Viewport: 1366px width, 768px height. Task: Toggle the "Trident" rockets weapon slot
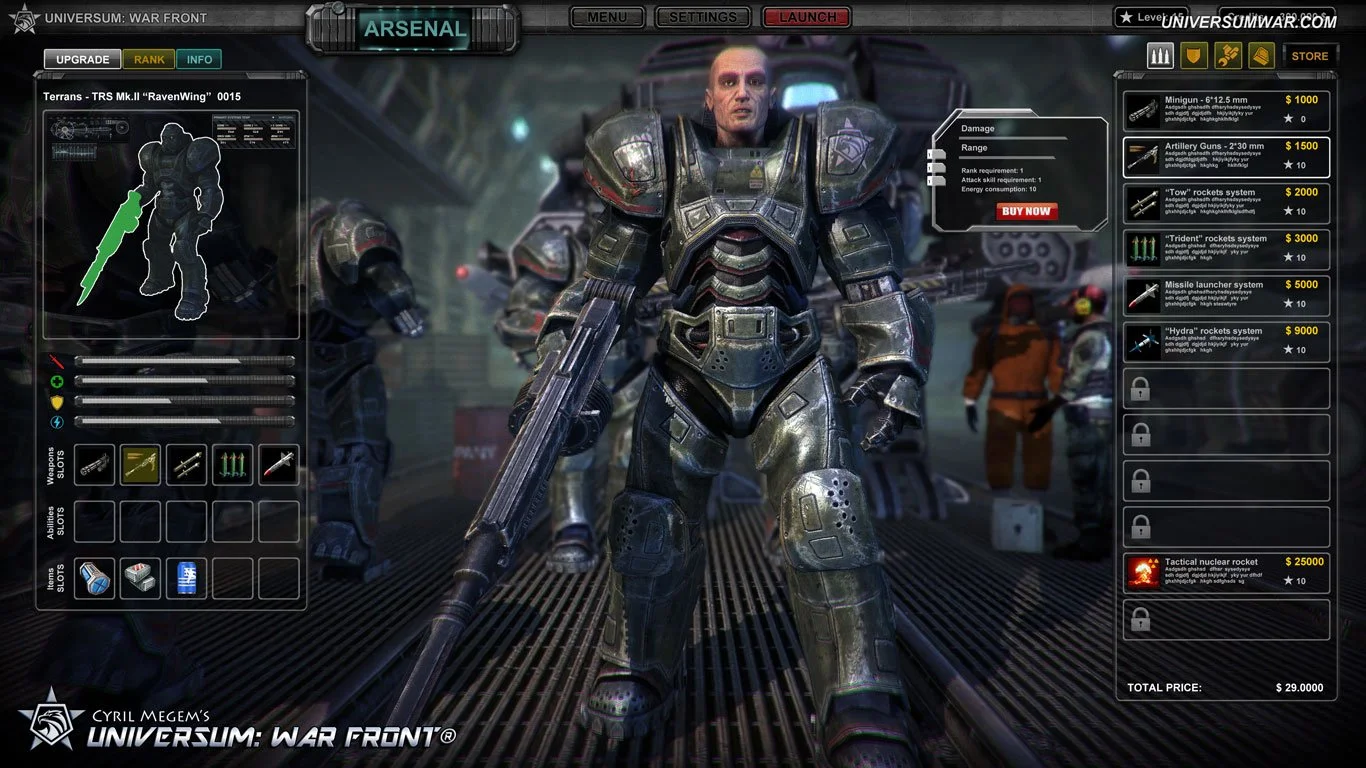pyautogui.click(x=232, y=465)
